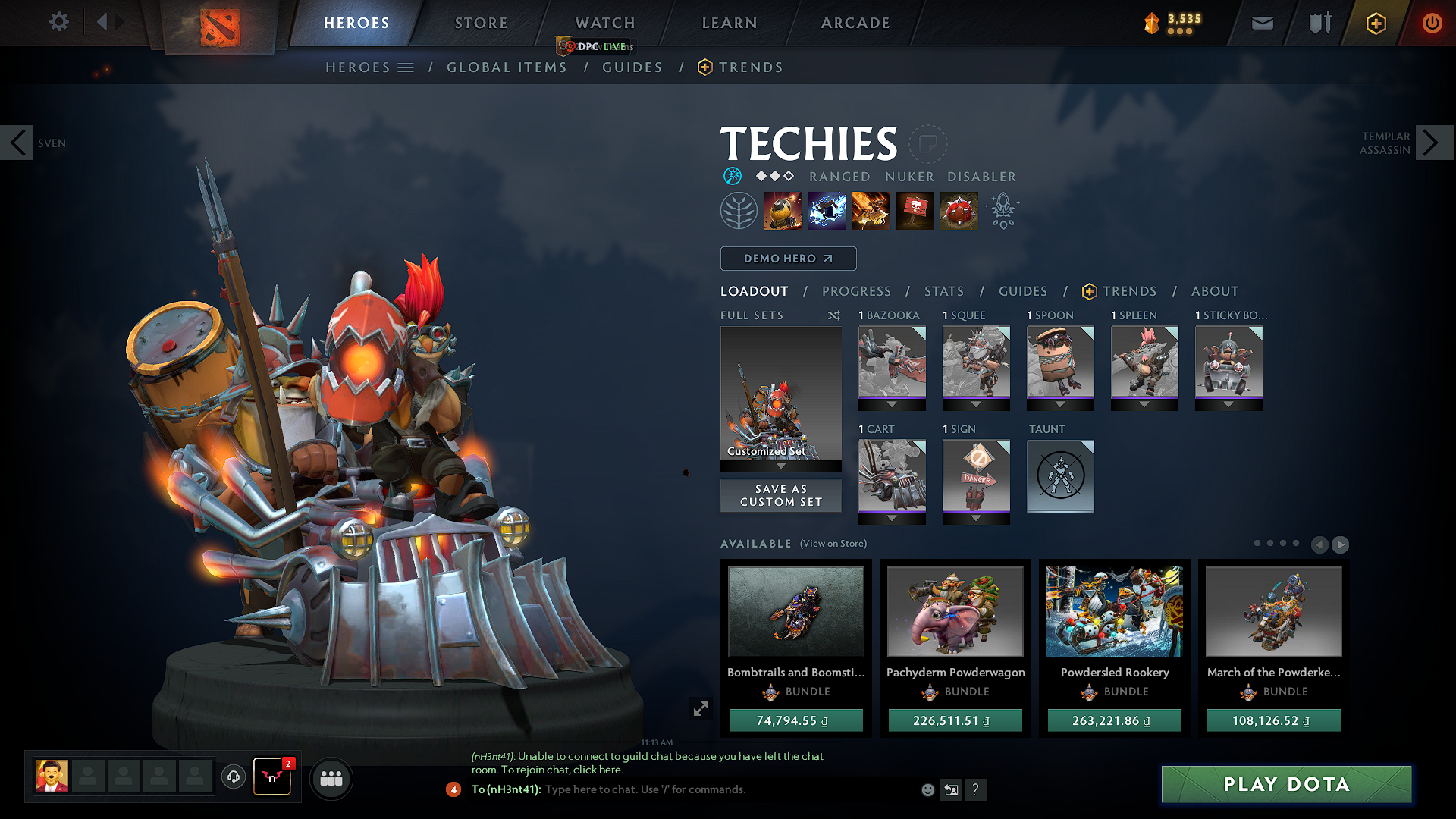Open Techies' talent tree icon
The height and width of the screenshot is (819, 1456).
pos(739,211)
